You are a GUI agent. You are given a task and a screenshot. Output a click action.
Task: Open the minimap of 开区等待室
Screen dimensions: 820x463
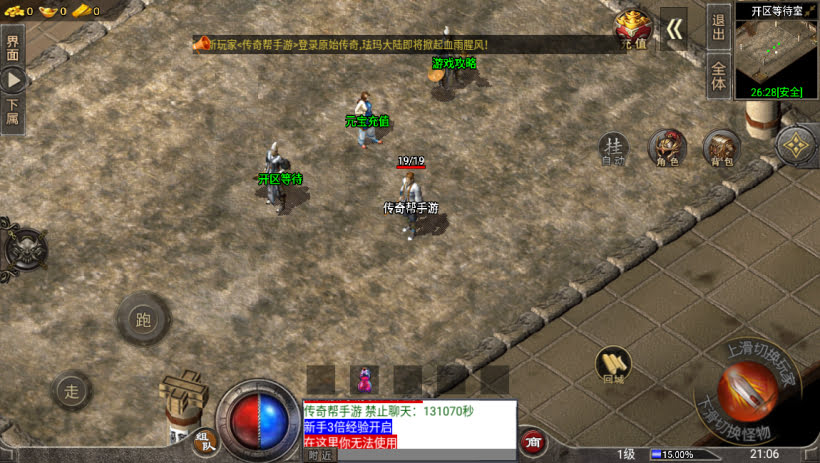coord(777,55)
